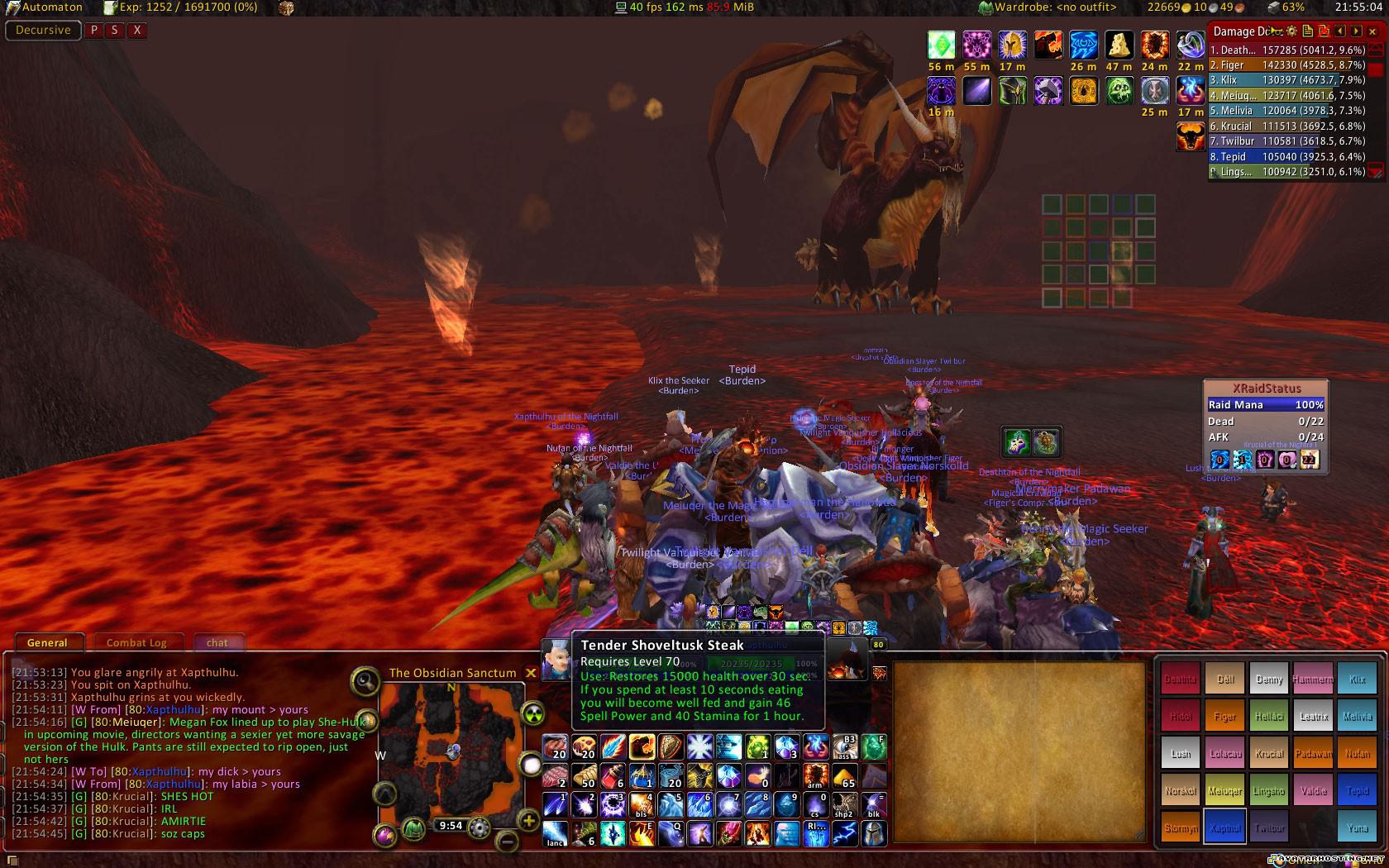The height and width of the screenshot is (868, 1389).
Task: Zoom in the minimap with the plus icon
Action: pos(528,822)
